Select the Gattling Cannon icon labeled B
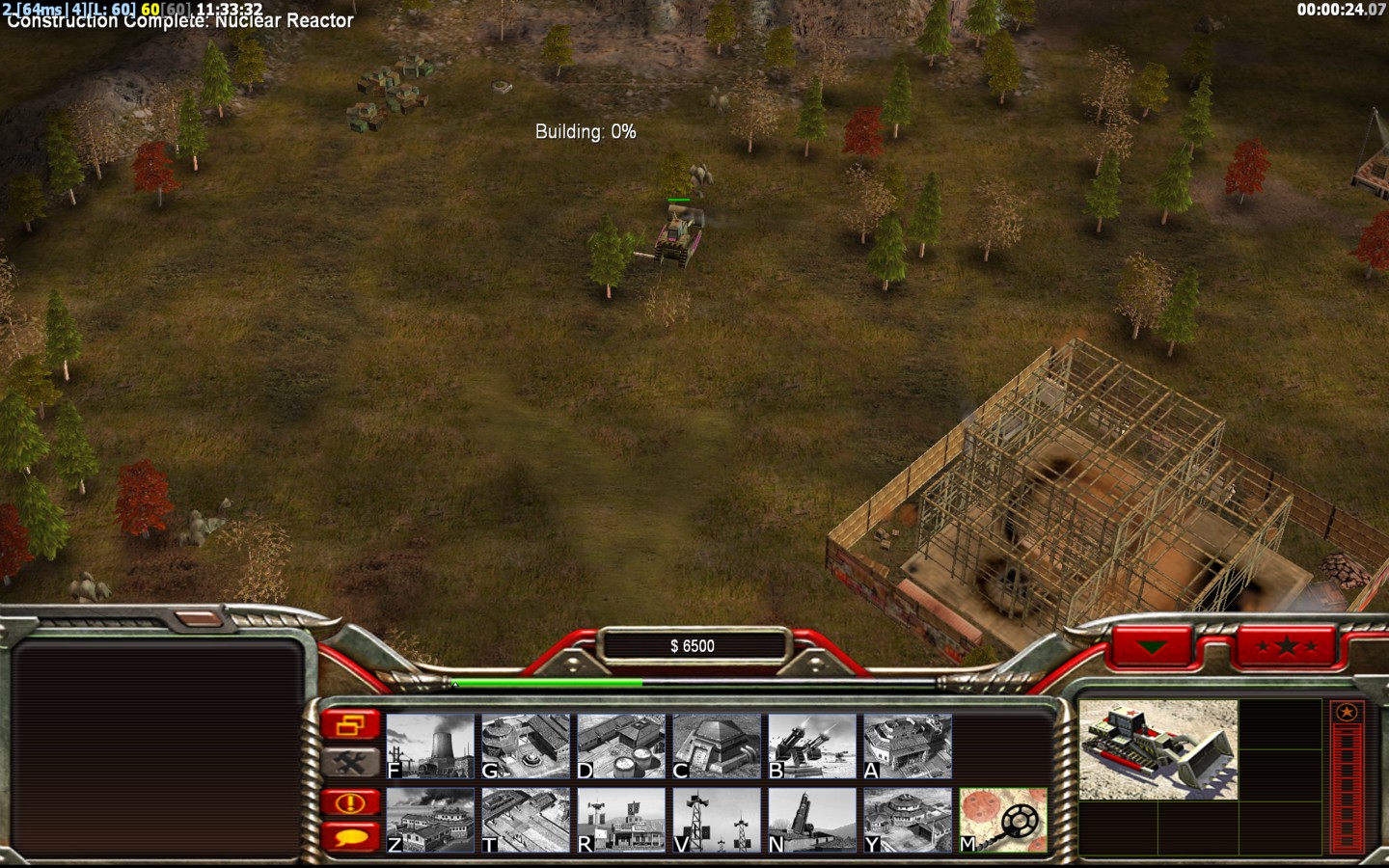Viewport: 1389px width, 868px height. tap(812, 746)
